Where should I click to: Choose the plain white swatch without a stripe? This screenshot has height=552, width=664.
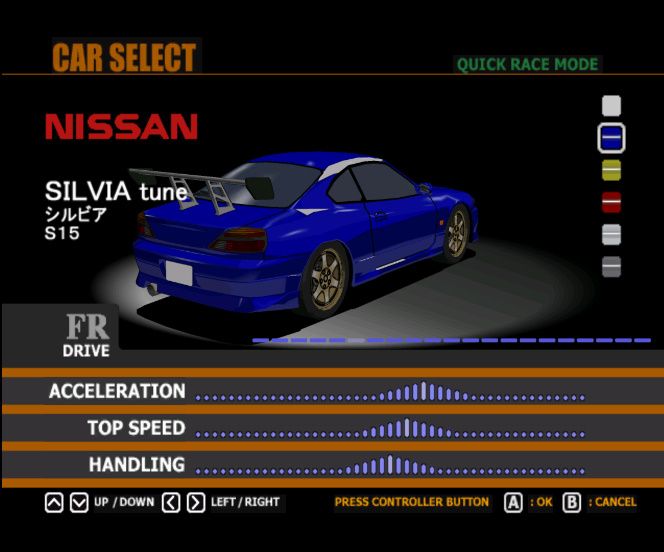[611, 105]
